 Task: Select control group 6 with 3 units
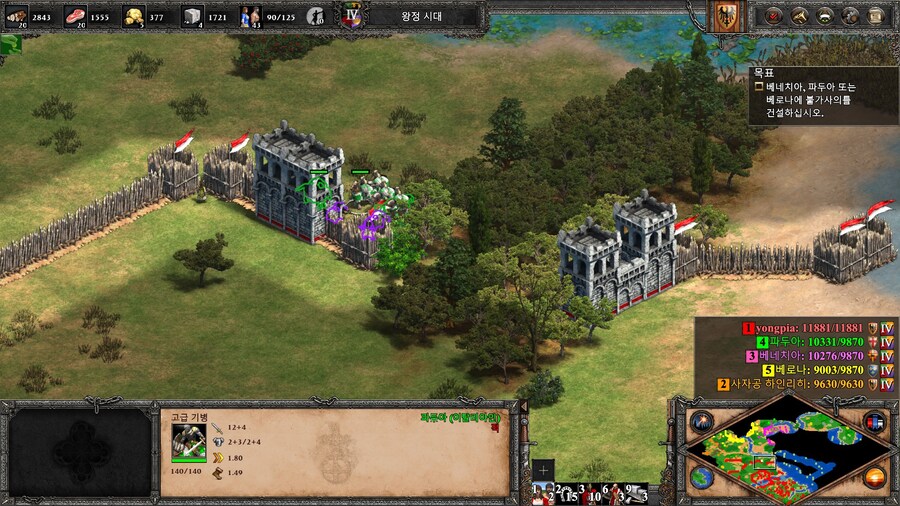(613, 493)
